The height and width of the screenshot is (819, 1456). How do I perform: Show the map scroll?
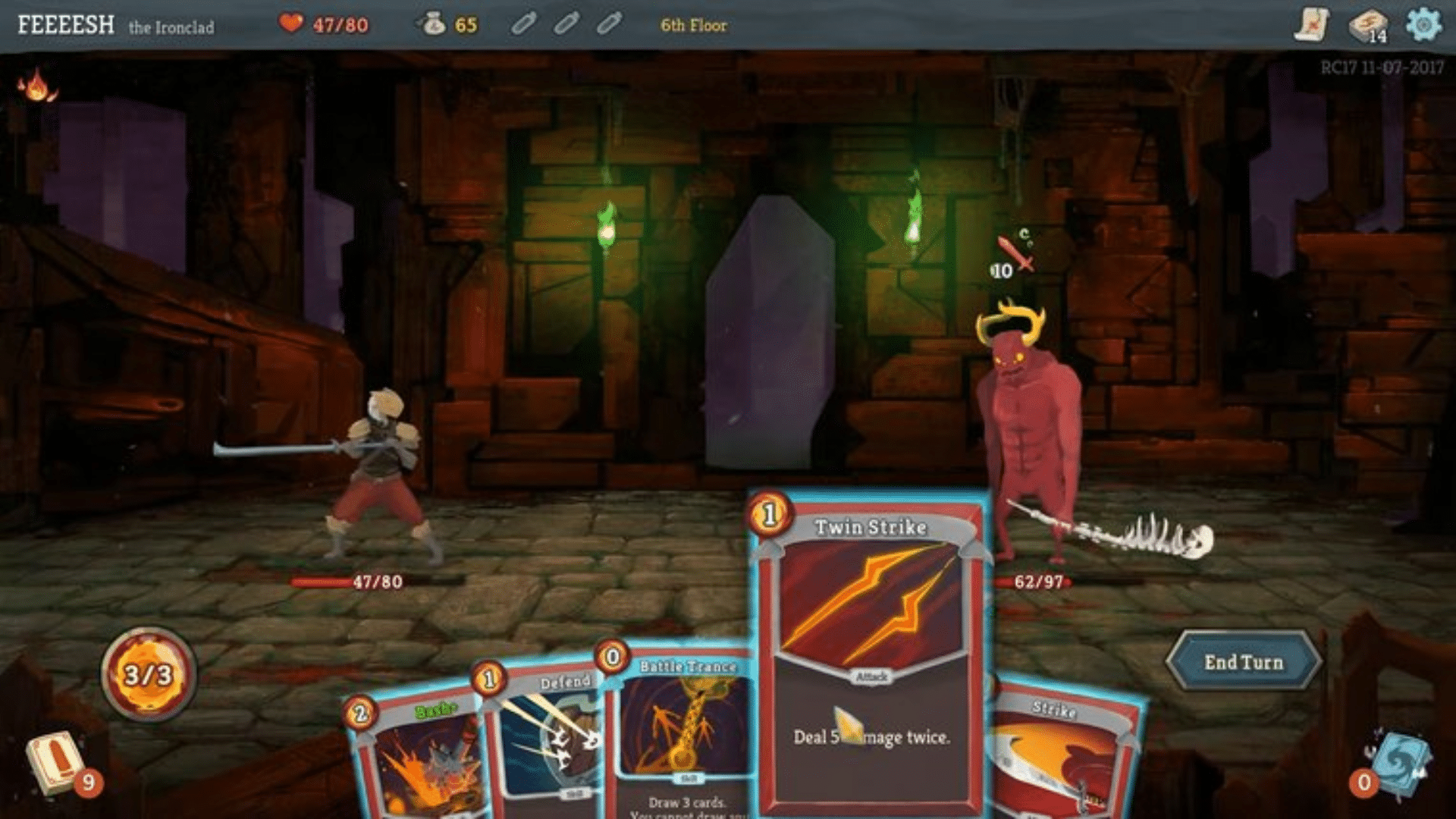click(x=1311, y=25)
